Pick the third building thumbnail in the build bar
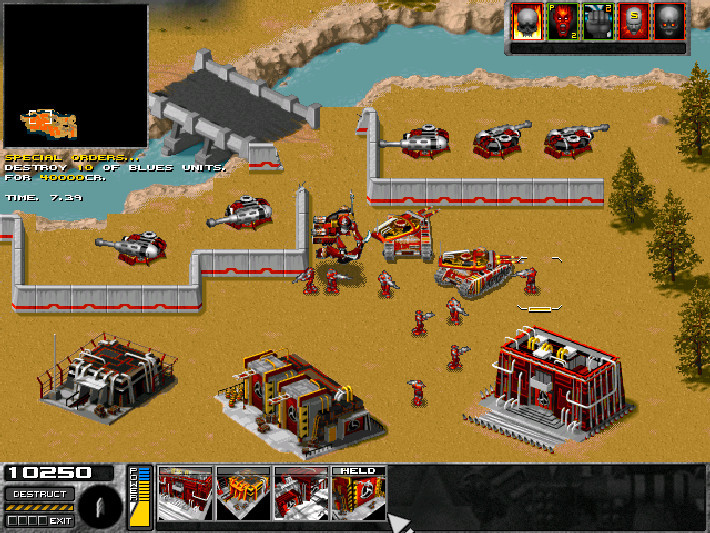710x533 pixels. point(301,494)
